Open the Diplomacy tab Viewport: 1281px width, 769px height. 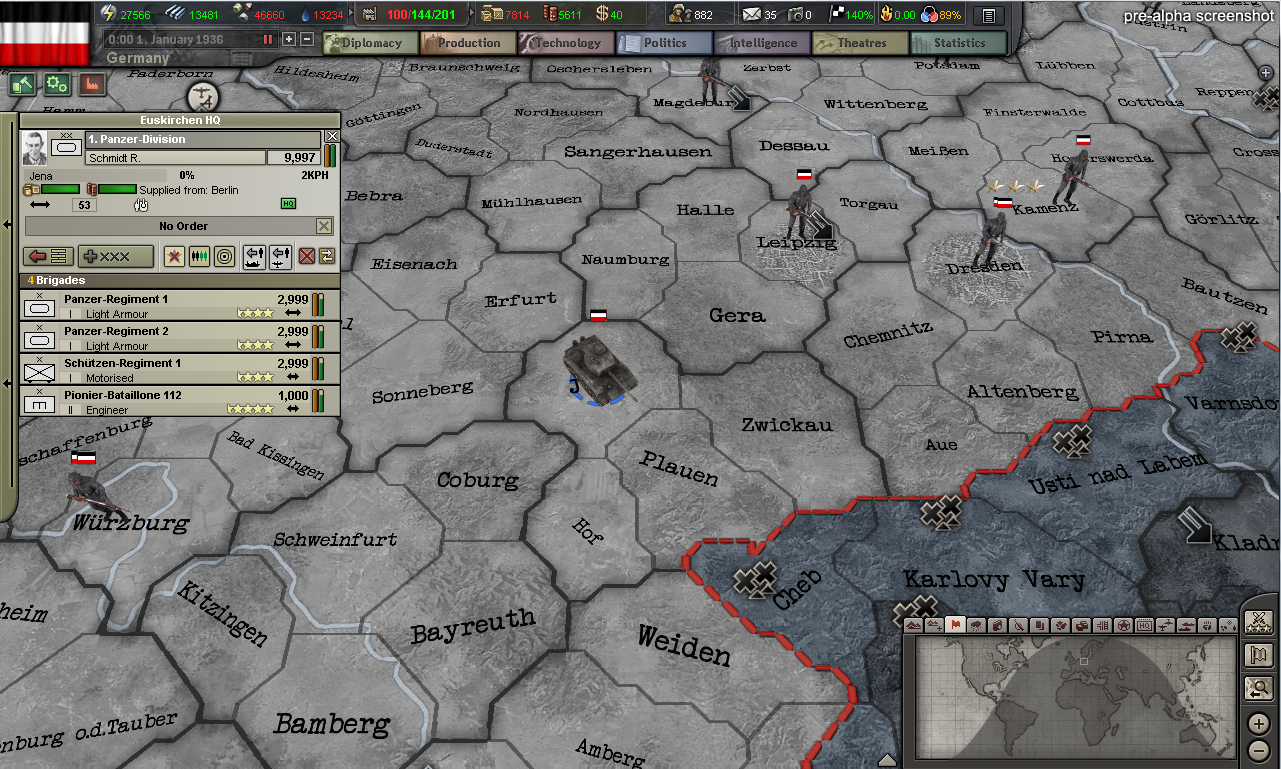[370, 42]
